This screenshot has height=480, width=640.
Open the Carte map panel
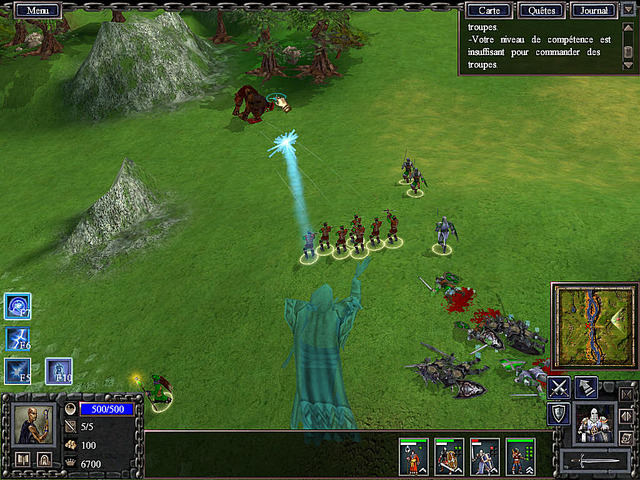[490, 11]
